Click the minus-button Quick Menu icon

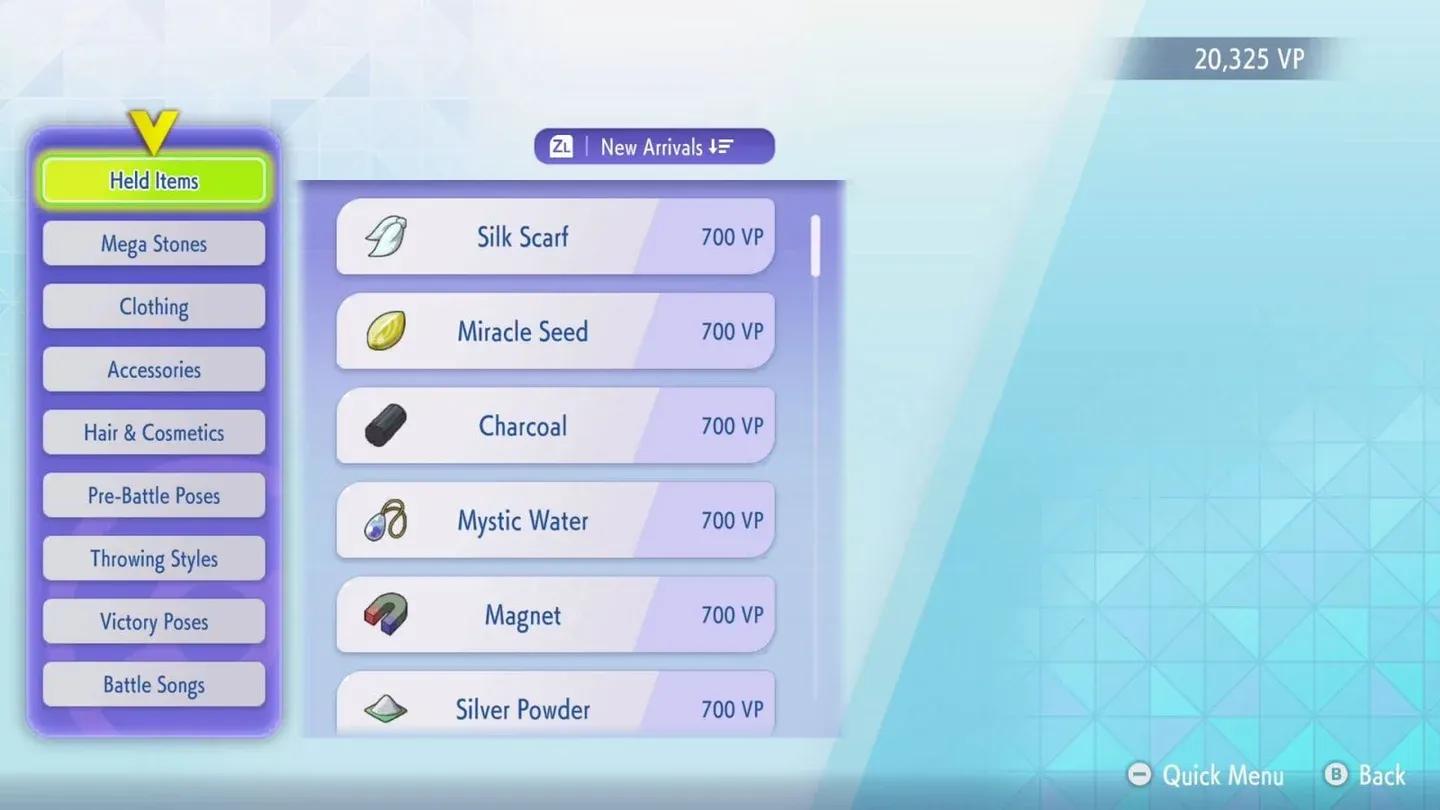point(1139,775)
